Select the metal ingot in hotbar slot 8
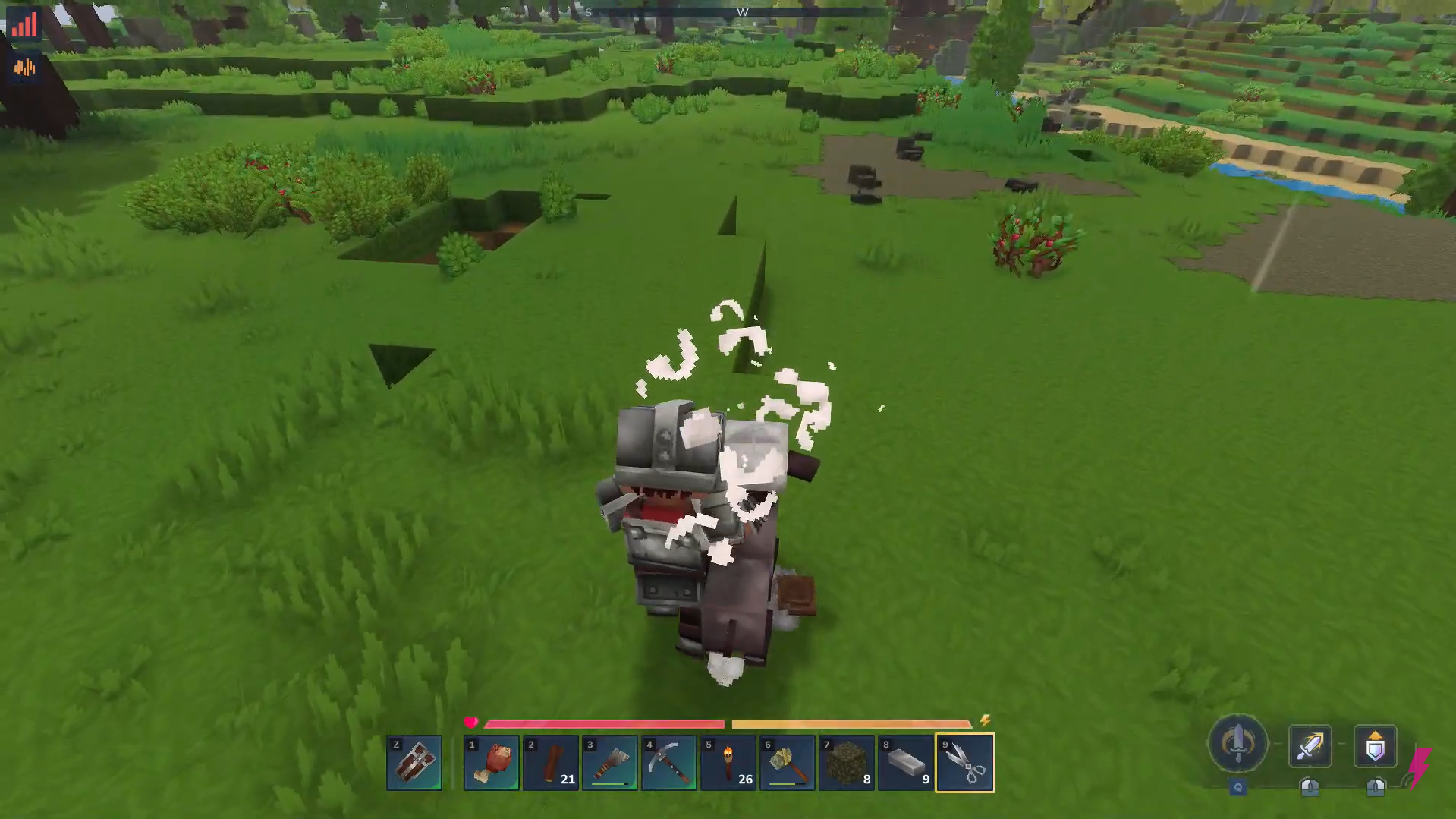Image resolution: width=1456 pixels, height=819 pixels. [x=904, y=762]
